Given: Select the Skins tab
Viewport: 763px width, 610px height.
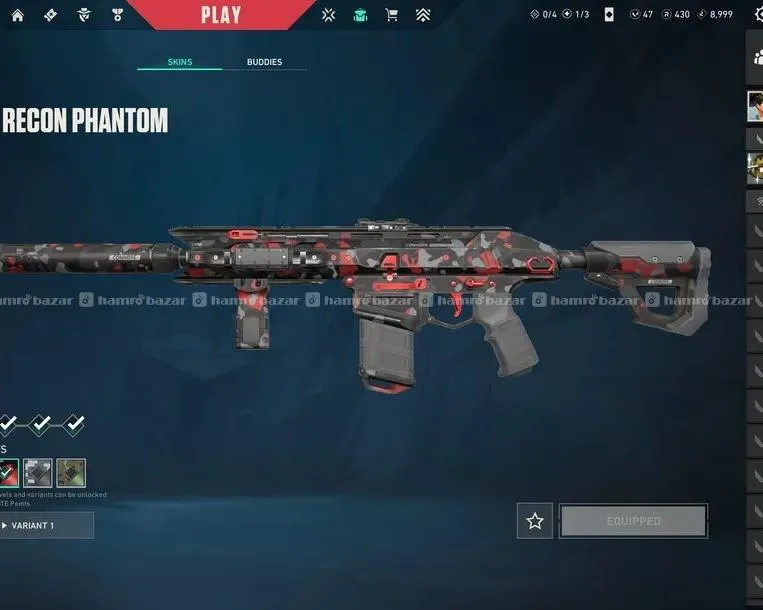Looking at the screenshot, I should click(179, 62).
